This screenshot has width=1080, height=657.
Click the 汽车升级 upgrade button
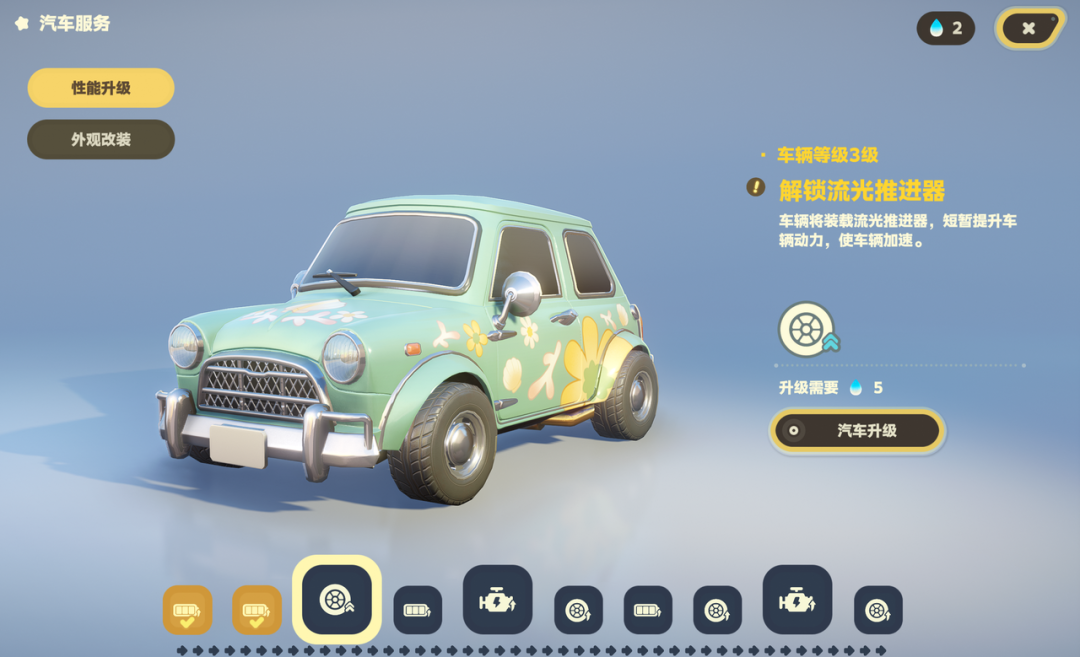tap(857, 431)
